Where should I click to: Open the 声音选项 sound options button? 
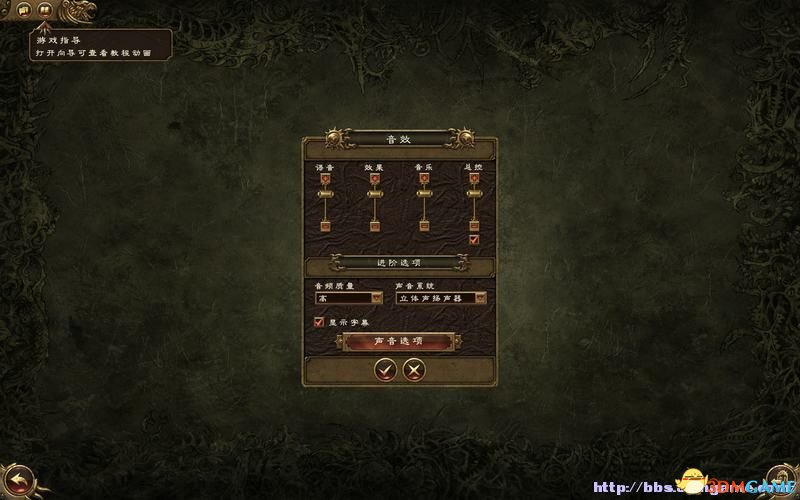tap(398, 341)
